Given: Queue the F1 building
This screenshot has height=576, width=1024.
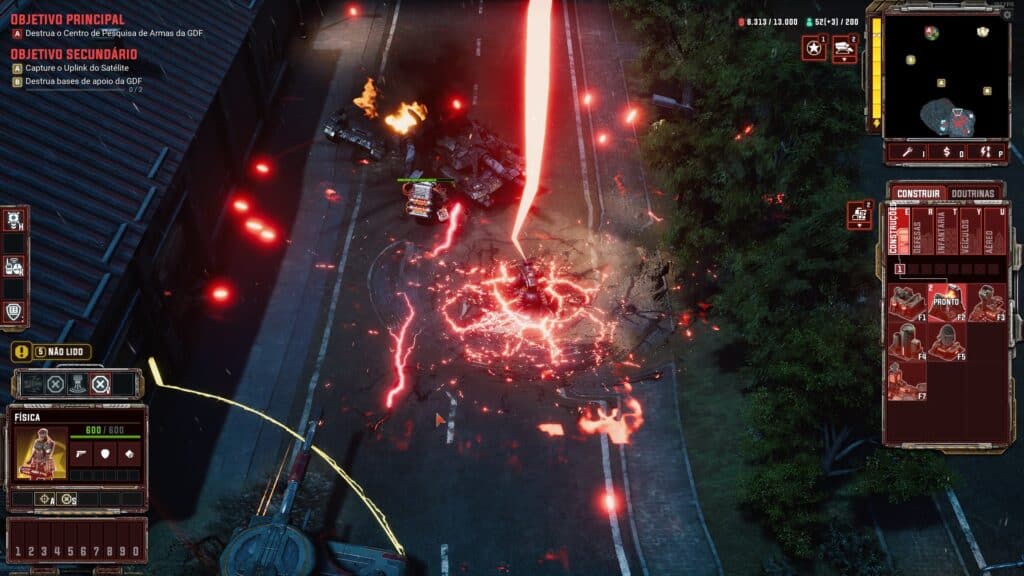Looking at the screenshot, I should pyautogui.click(x=907, y=302).
